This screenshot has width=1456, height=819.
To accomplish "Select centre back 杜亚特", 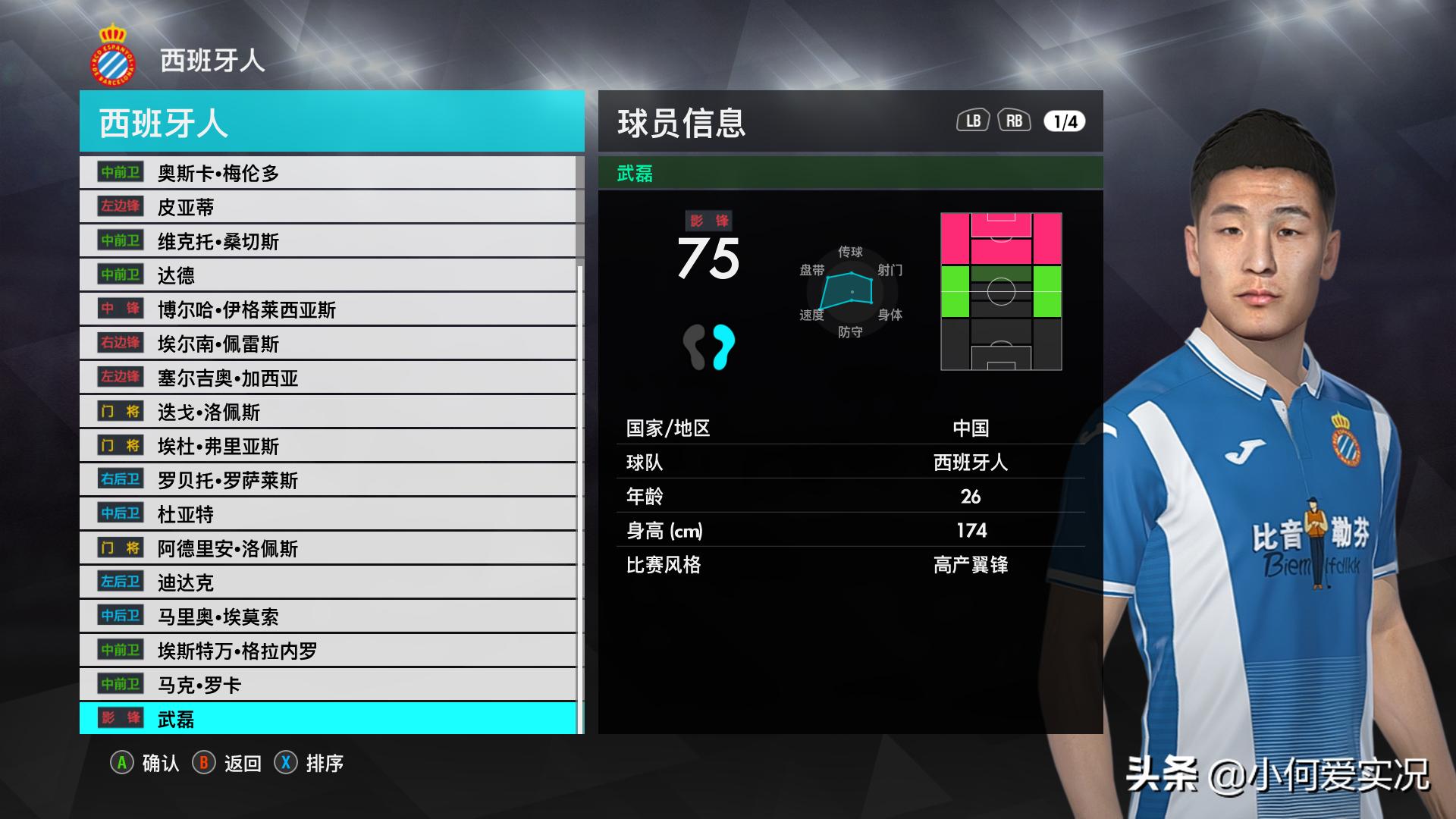I will pos(328,514).
